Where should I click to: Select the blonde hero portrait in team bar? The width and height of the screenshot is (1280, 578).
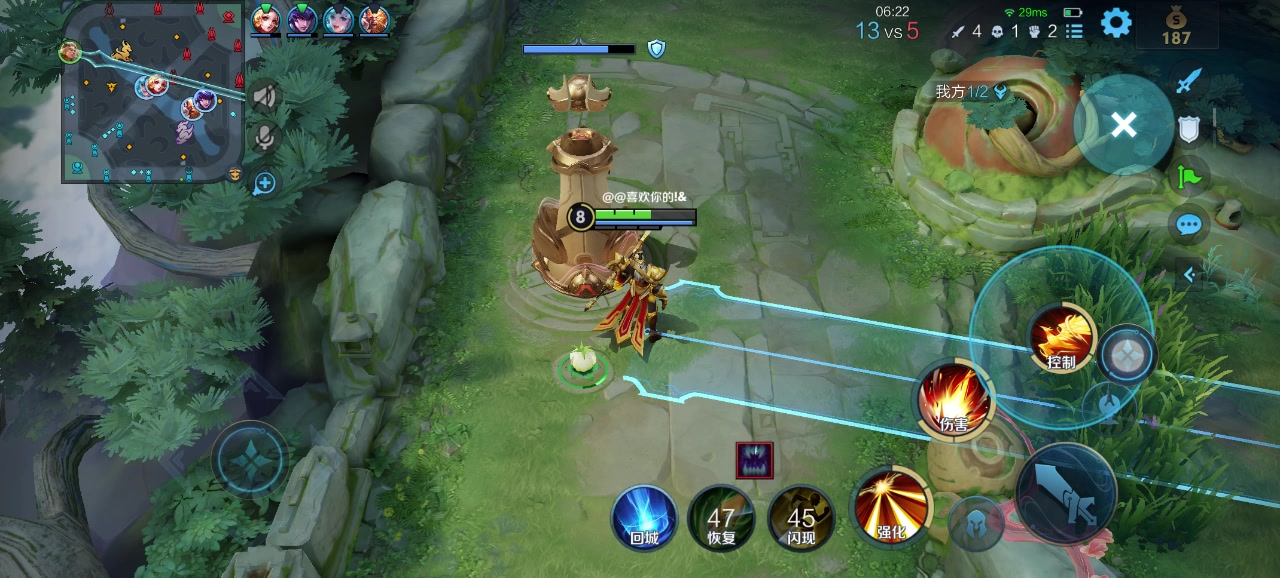point(266,19)
